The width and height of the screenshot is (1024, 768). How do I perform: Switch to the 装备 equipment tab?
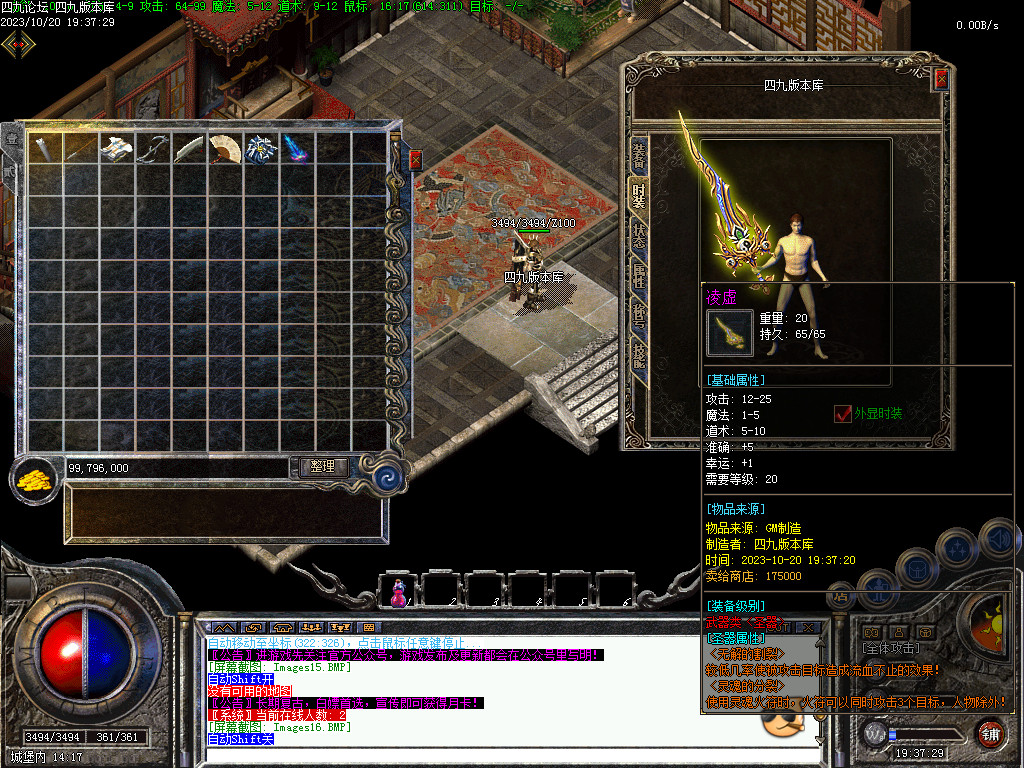click(x=638, y=156)
